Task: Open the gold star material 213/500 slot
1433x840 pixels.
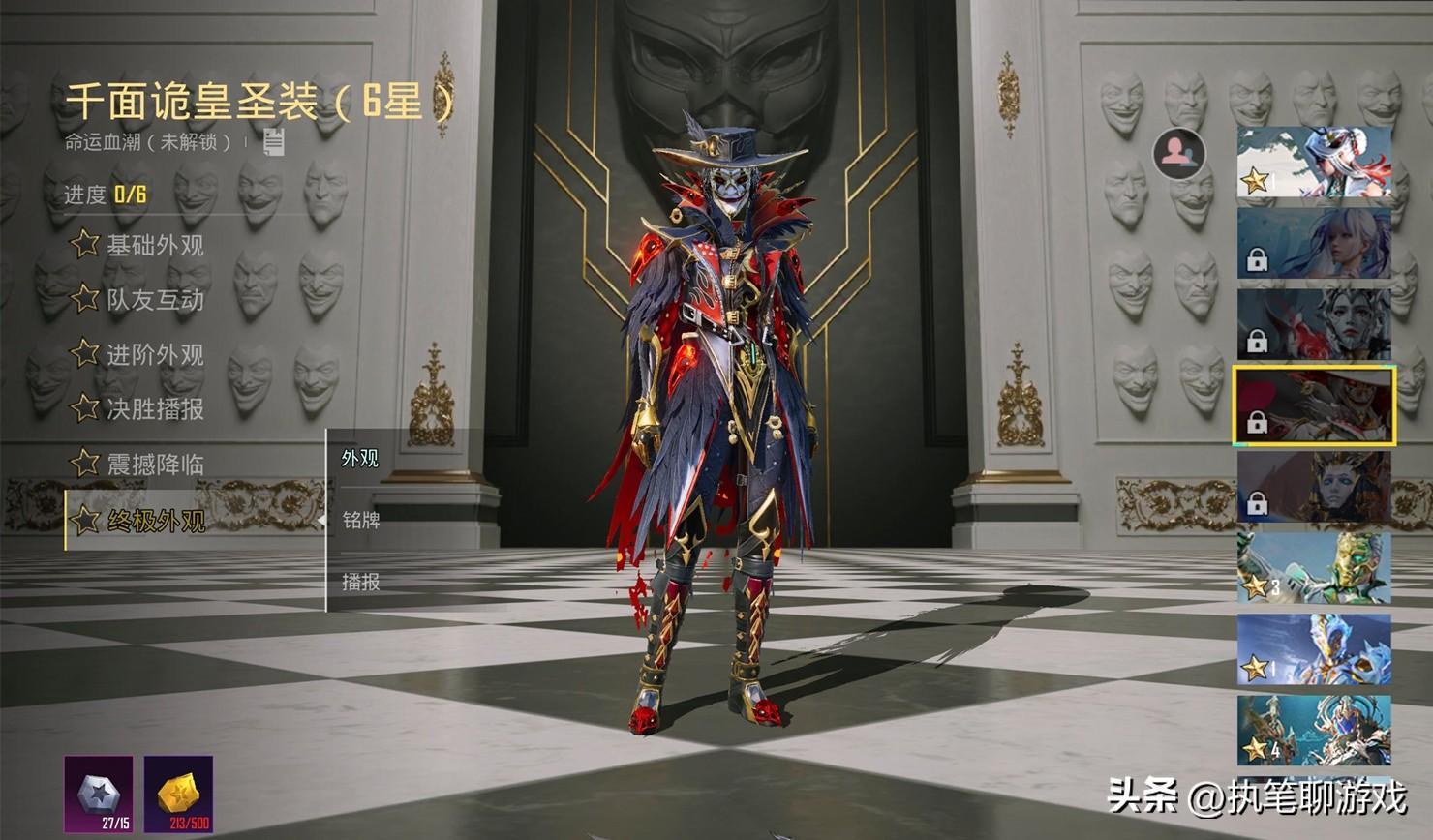Action: coord(178,795)
